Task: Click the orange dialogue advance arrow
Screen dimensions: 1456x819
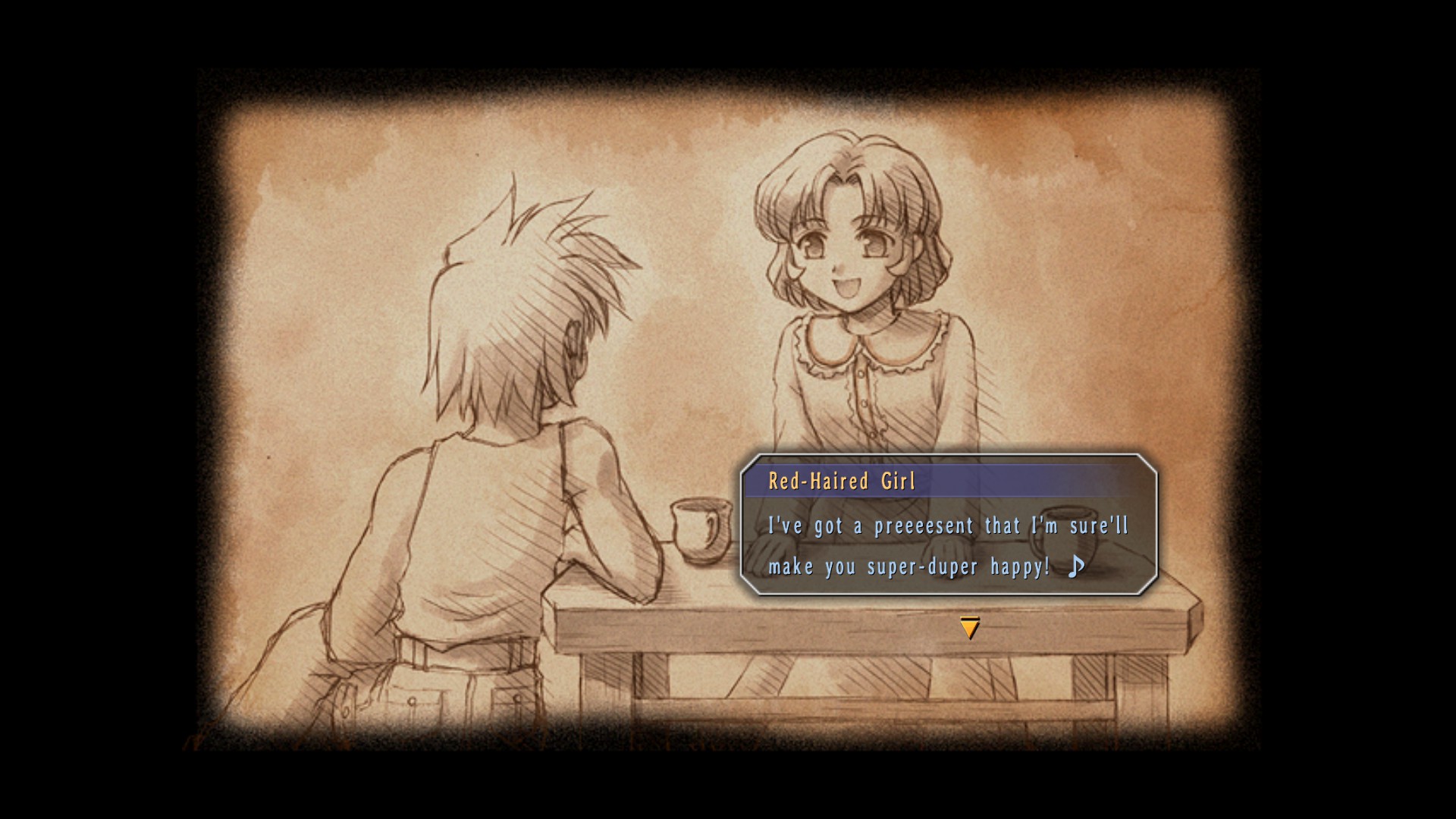Action: [969, 627]
